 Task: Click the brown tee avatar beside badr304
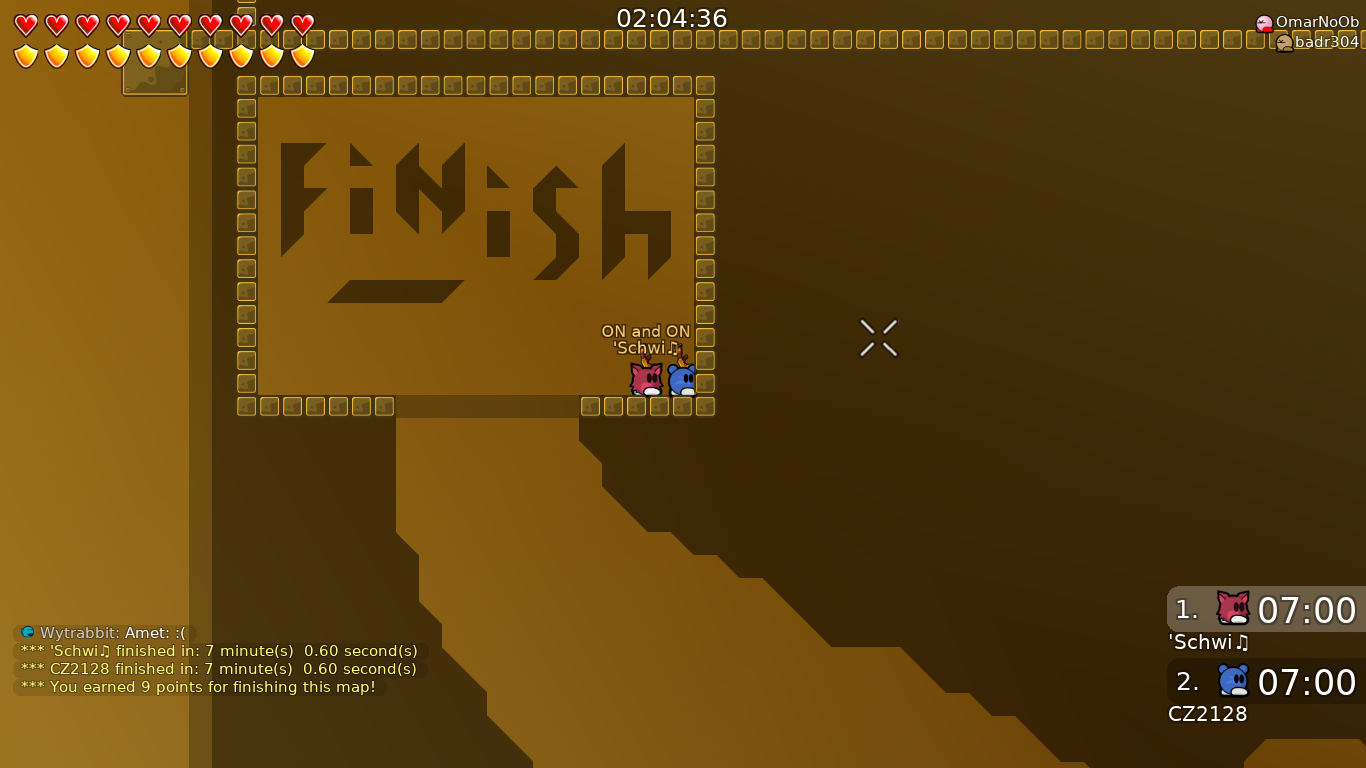pos(1284,42)
